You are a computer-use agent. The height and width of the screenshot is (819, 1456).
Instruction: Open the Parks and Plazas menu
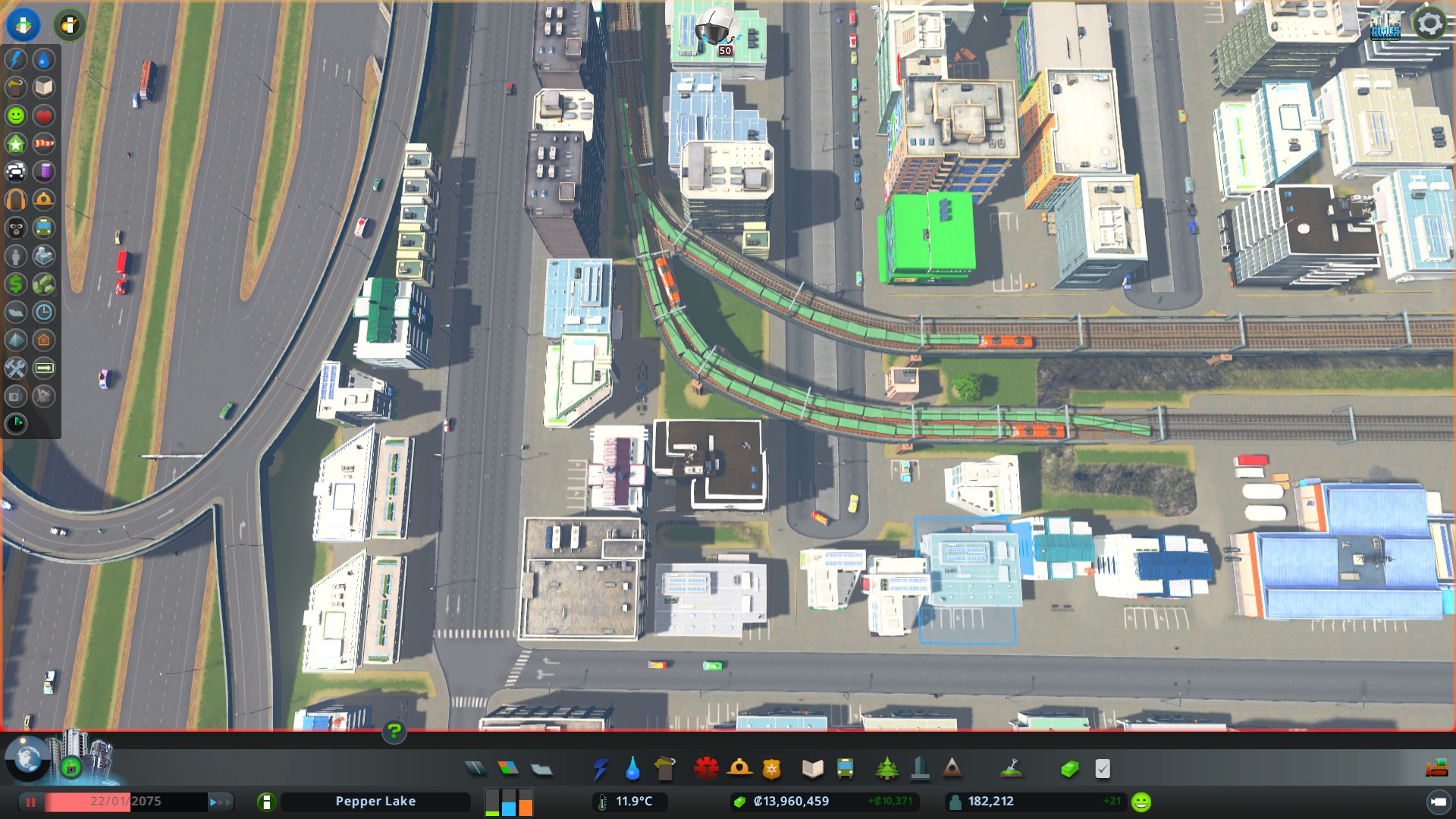886,768
